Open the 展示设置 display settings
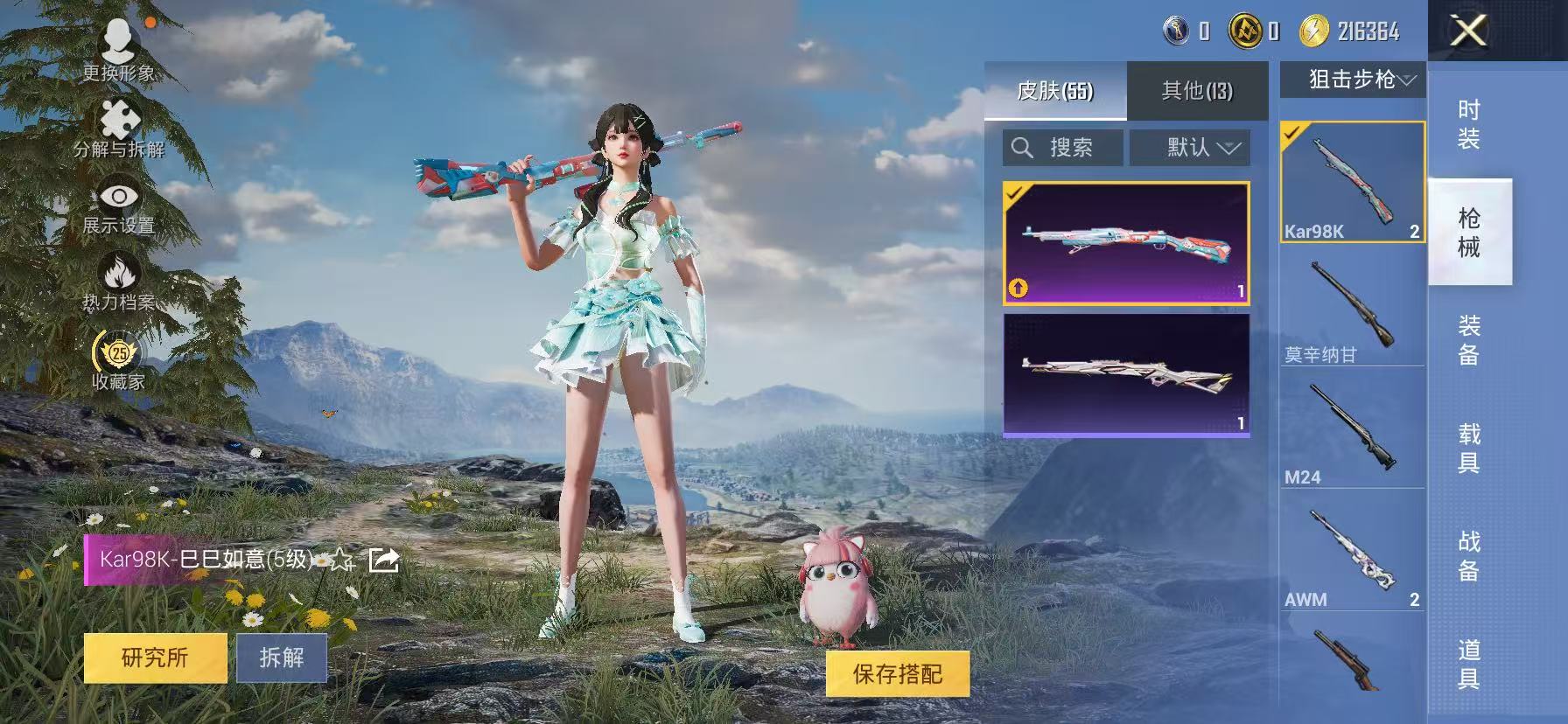The image size is (1568, 724). click(118, 205)
